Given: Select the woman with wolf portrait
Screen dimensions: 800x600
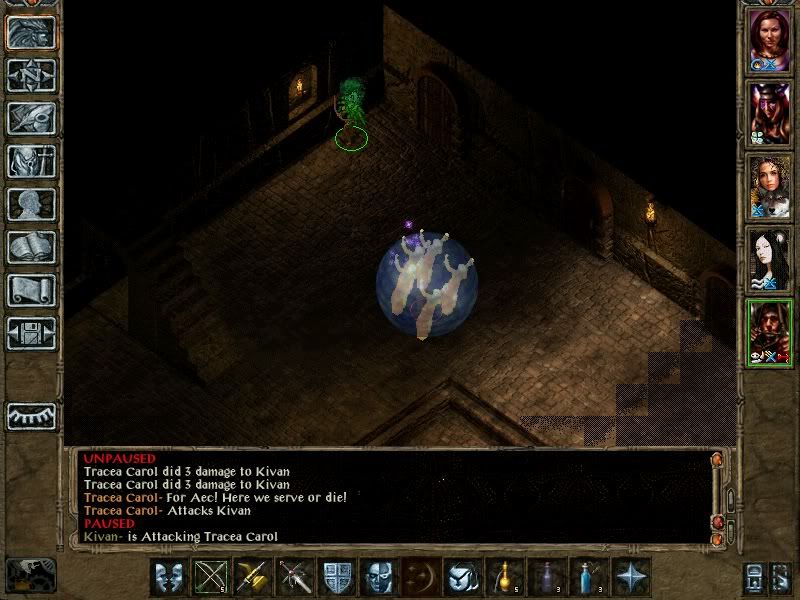Looking at the screenshot, I should 770,187.
